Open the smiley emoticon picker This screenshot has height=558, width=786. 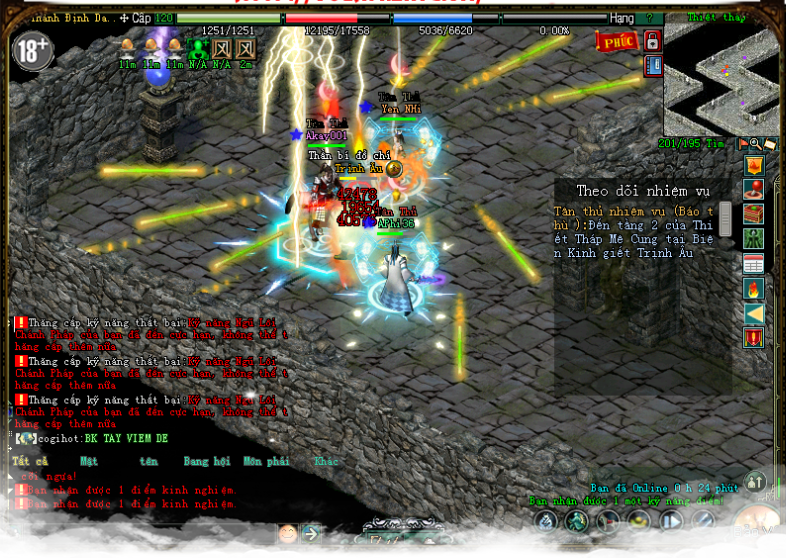pos(288,533)
